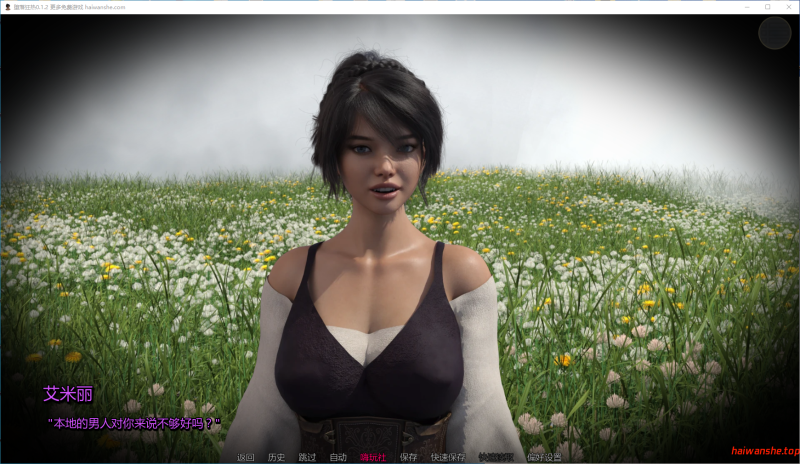
Task: Close the game window
Action: [x=787, y=6]
